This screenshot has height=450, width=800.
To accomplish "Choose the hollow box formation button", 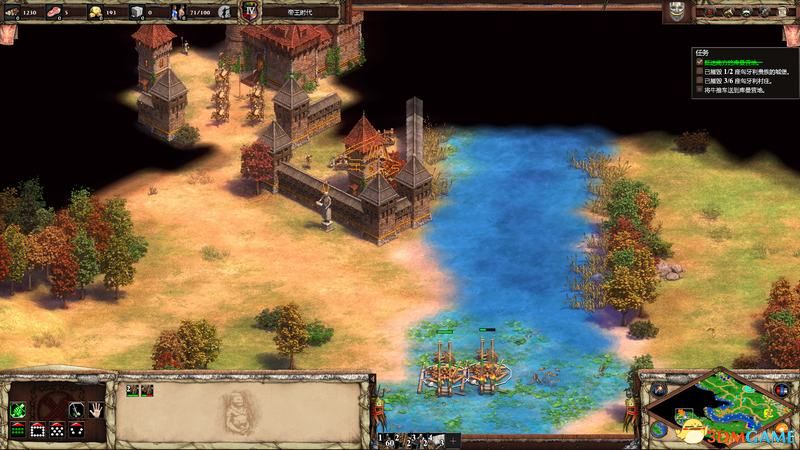I will [36, 430].
